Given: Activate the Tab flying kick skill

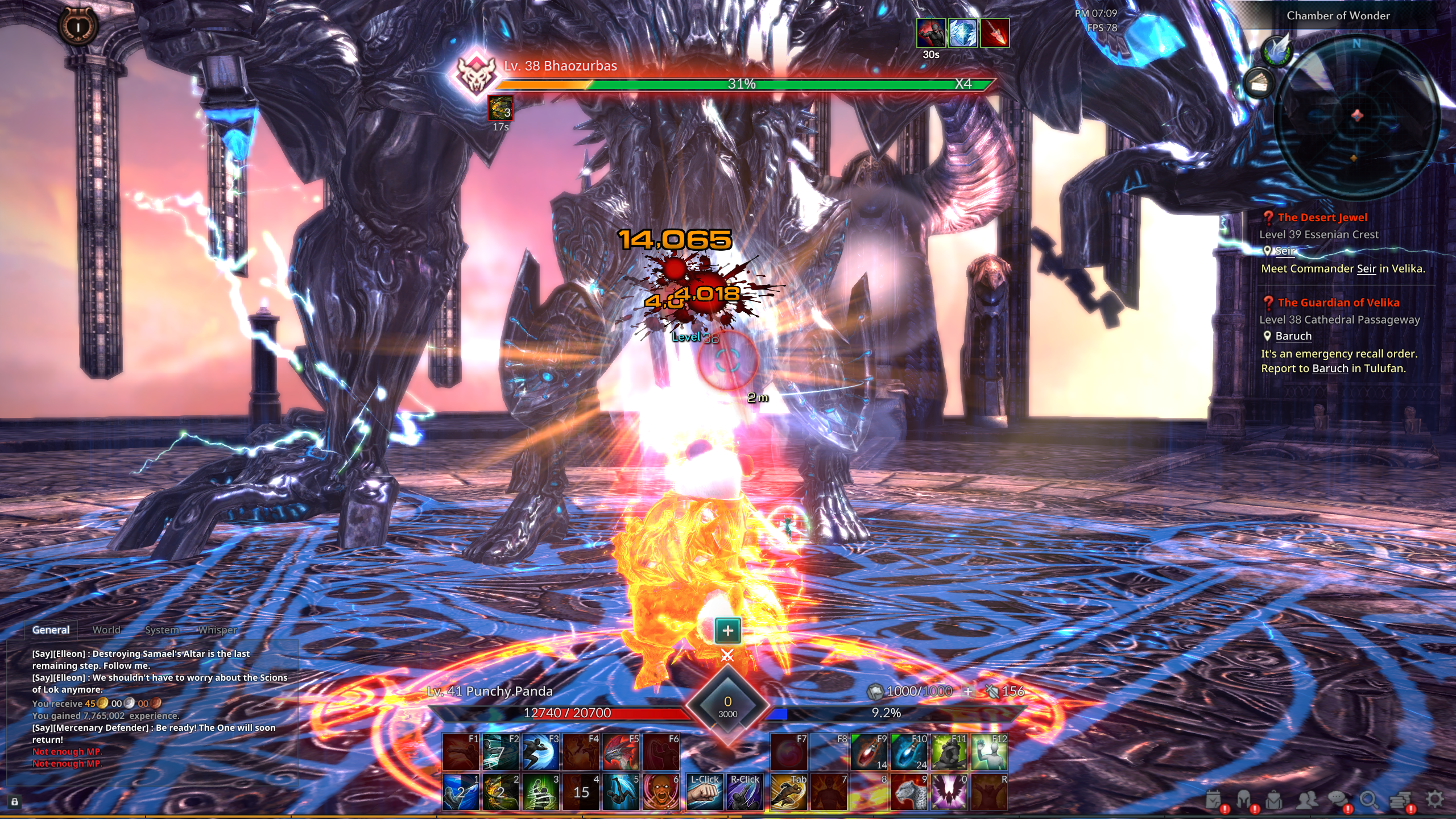Looking at the screenshot, I should coord(789,792).
